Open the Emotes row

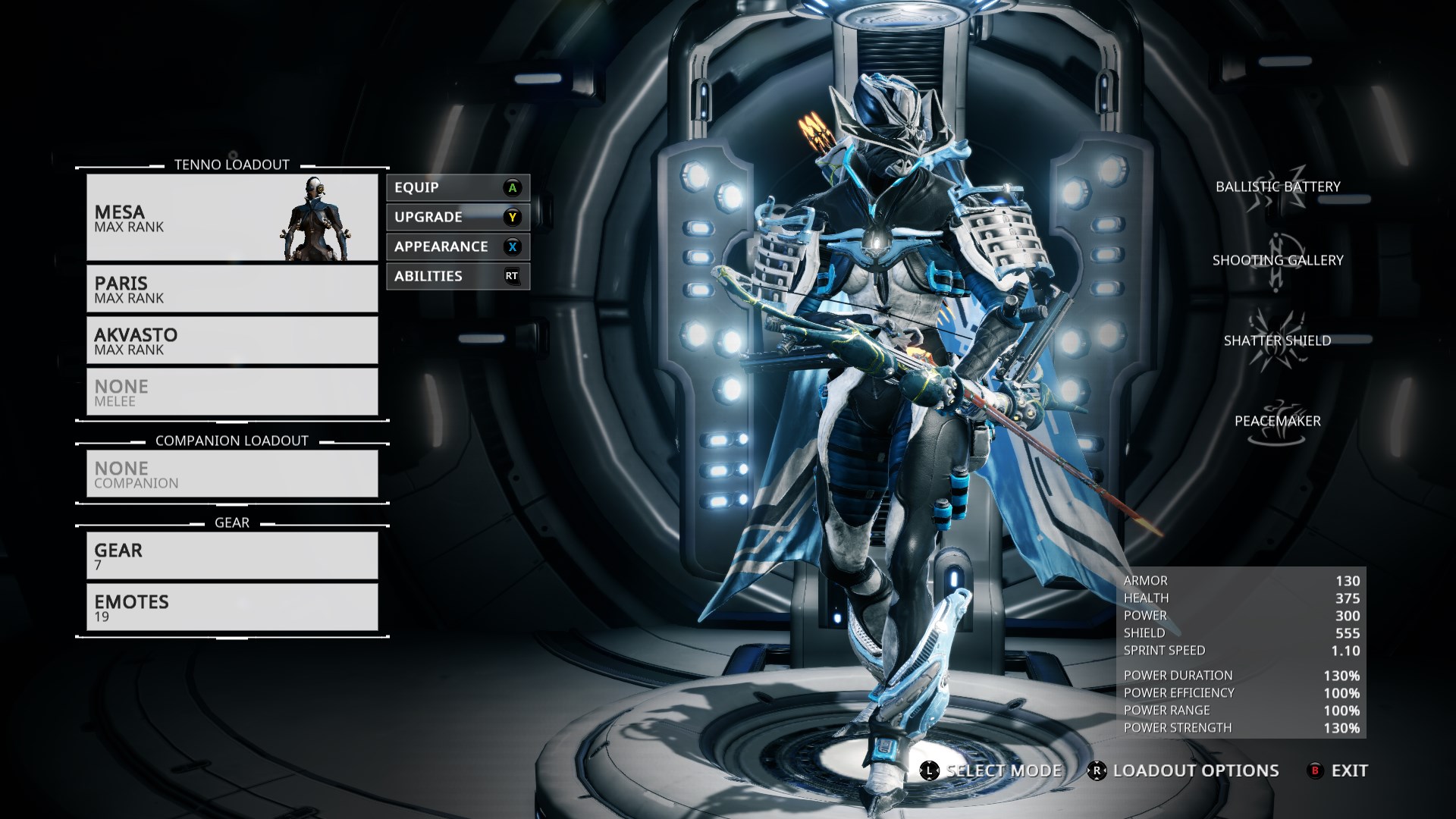click(x=232, y=607)
